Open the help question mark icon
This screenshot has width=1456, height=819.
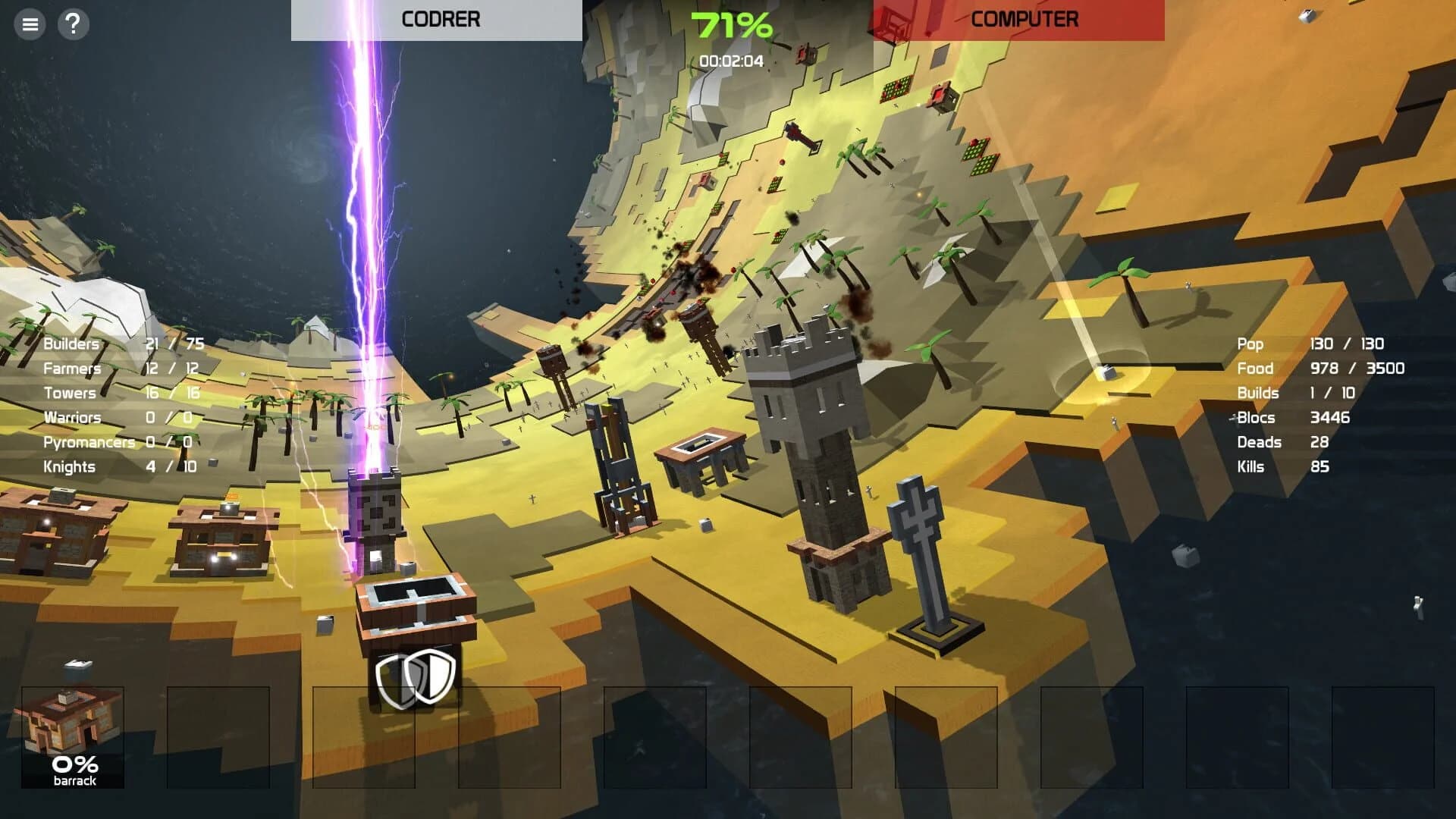(73, 25)
